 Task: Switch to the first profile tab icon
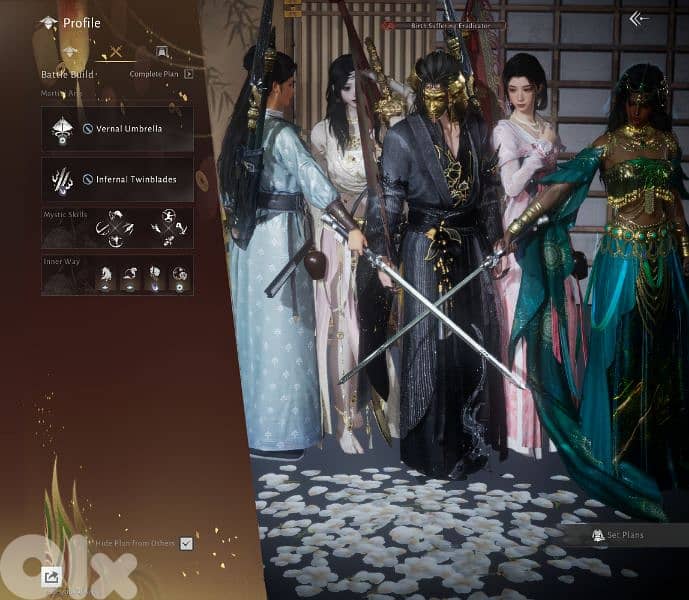[70, 52]
